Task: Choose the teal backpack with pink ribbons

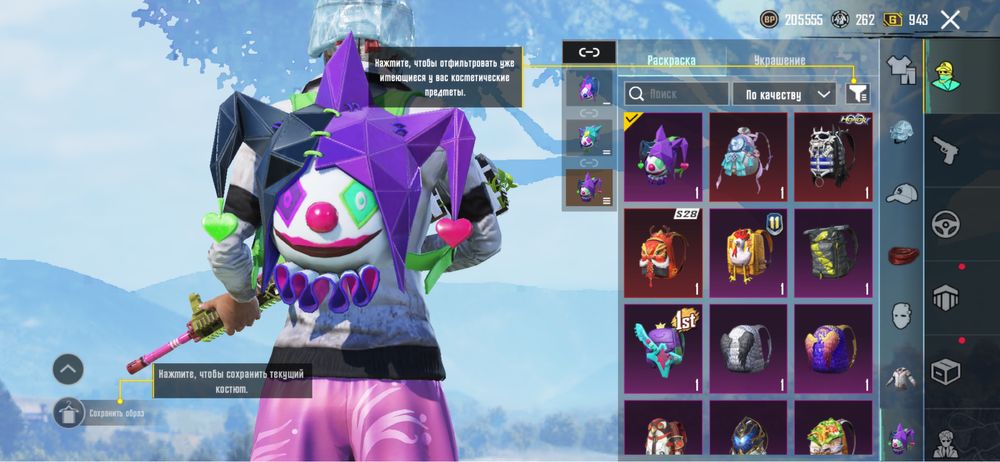Action: [747, 156]
